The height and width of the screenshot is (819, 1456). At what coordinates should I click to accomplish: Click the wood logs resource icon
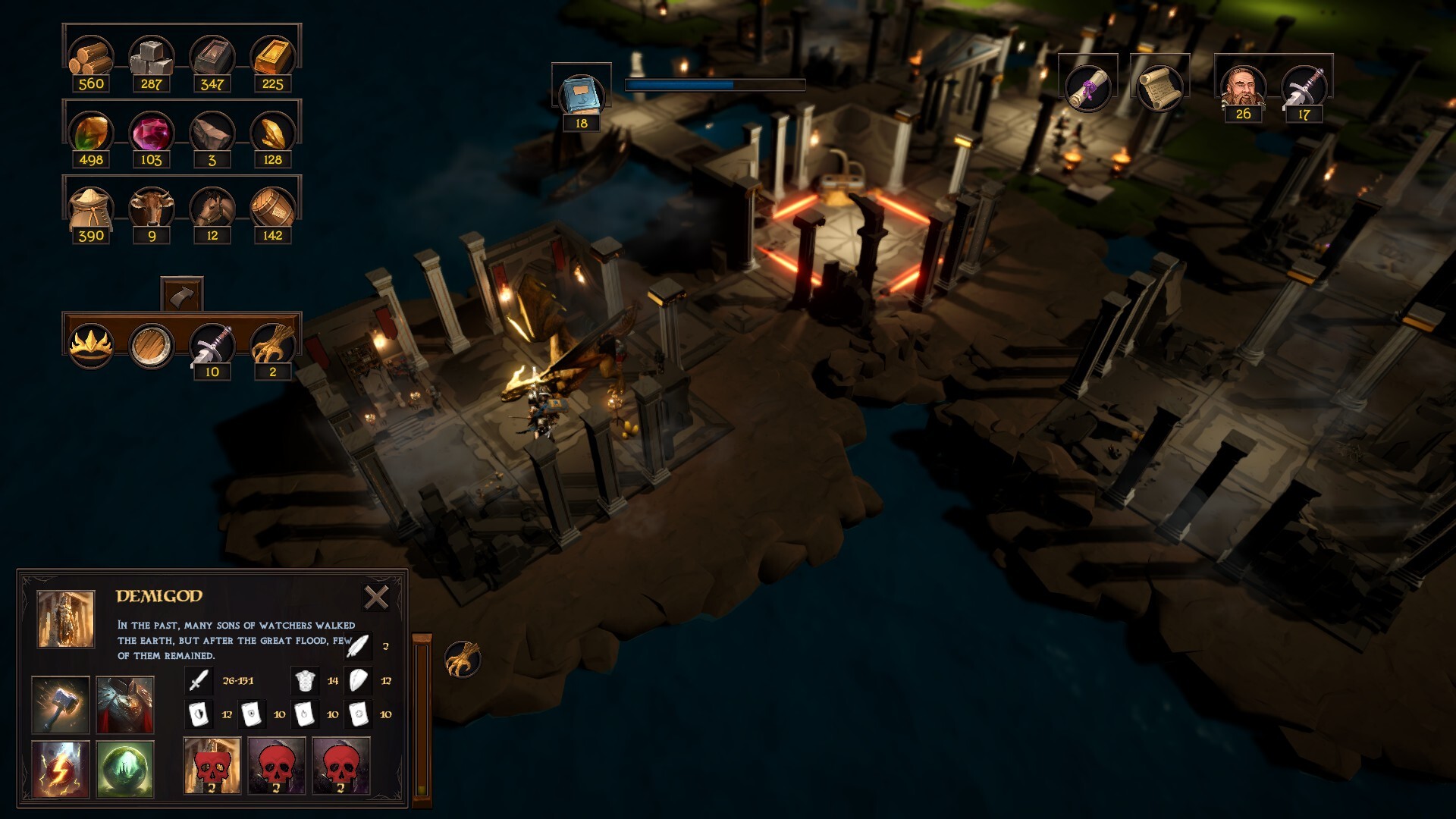pyautogui.click(x=91, y=57)
